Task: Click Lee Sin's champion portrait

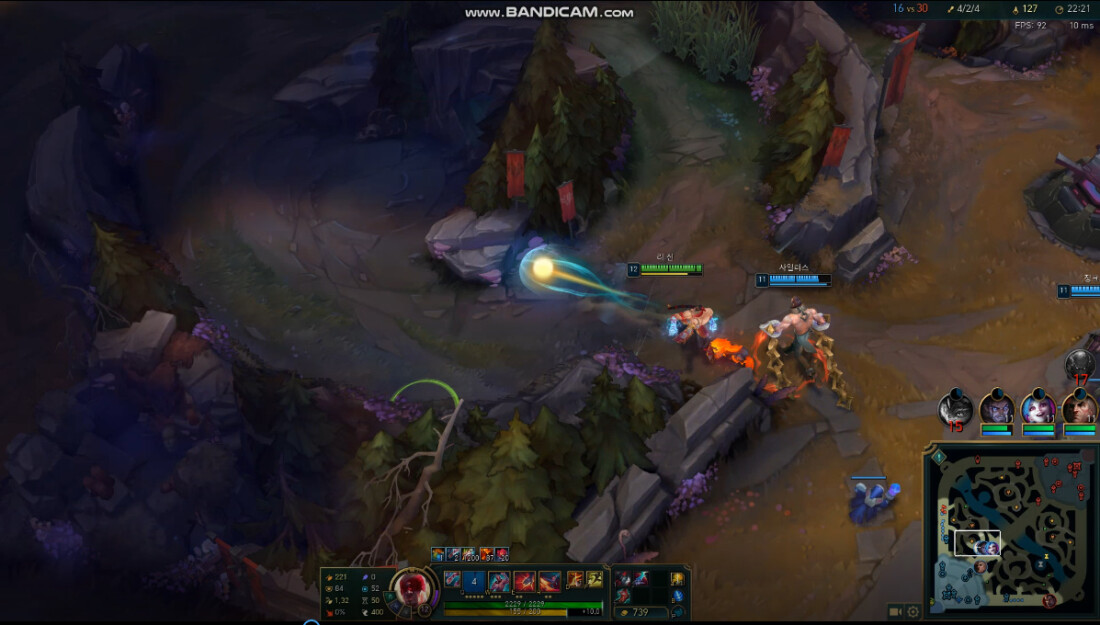Action: coord(412,589)
